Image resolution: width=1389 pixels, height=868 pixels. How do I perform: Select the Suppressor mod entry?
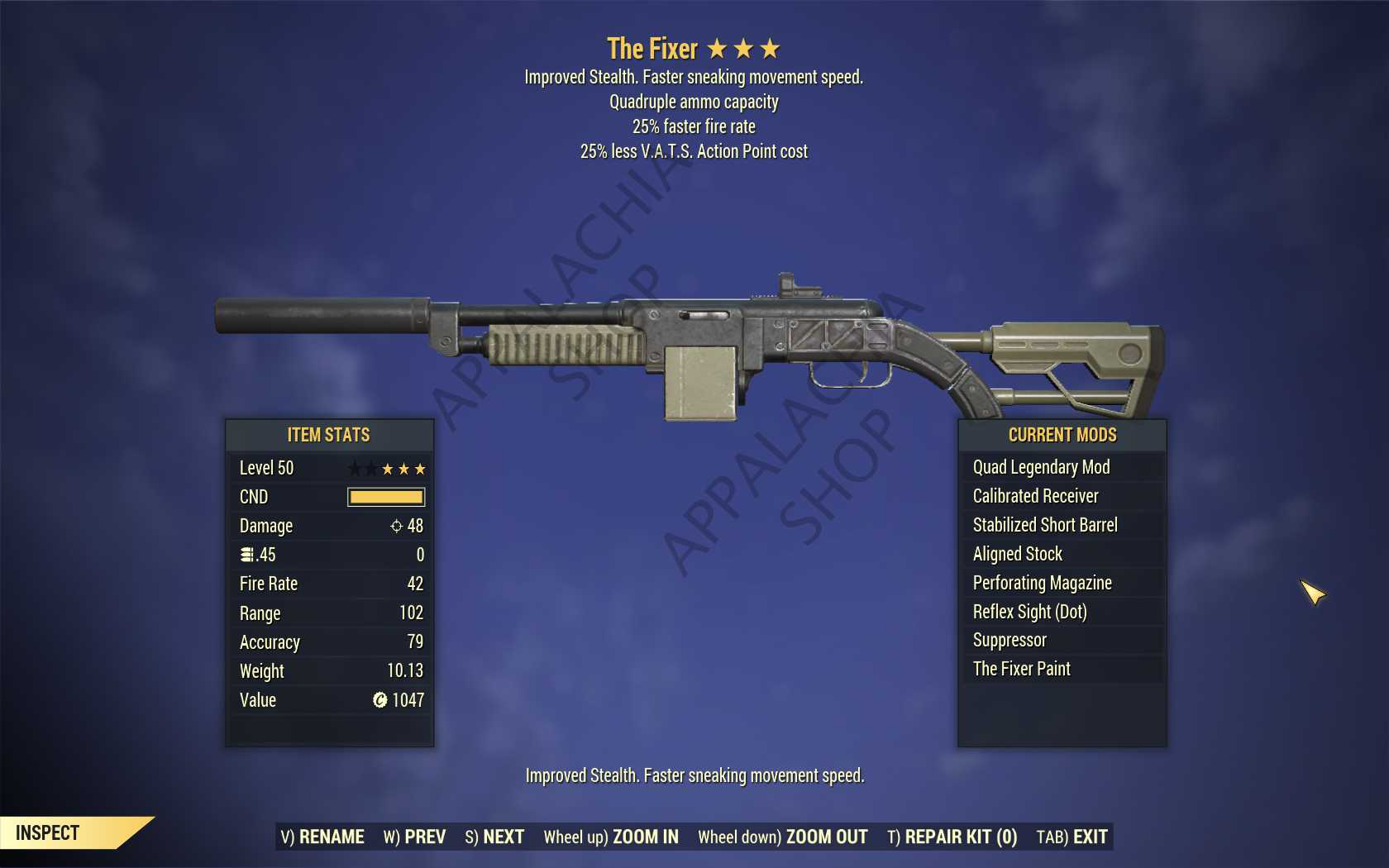pos(1010,640)
